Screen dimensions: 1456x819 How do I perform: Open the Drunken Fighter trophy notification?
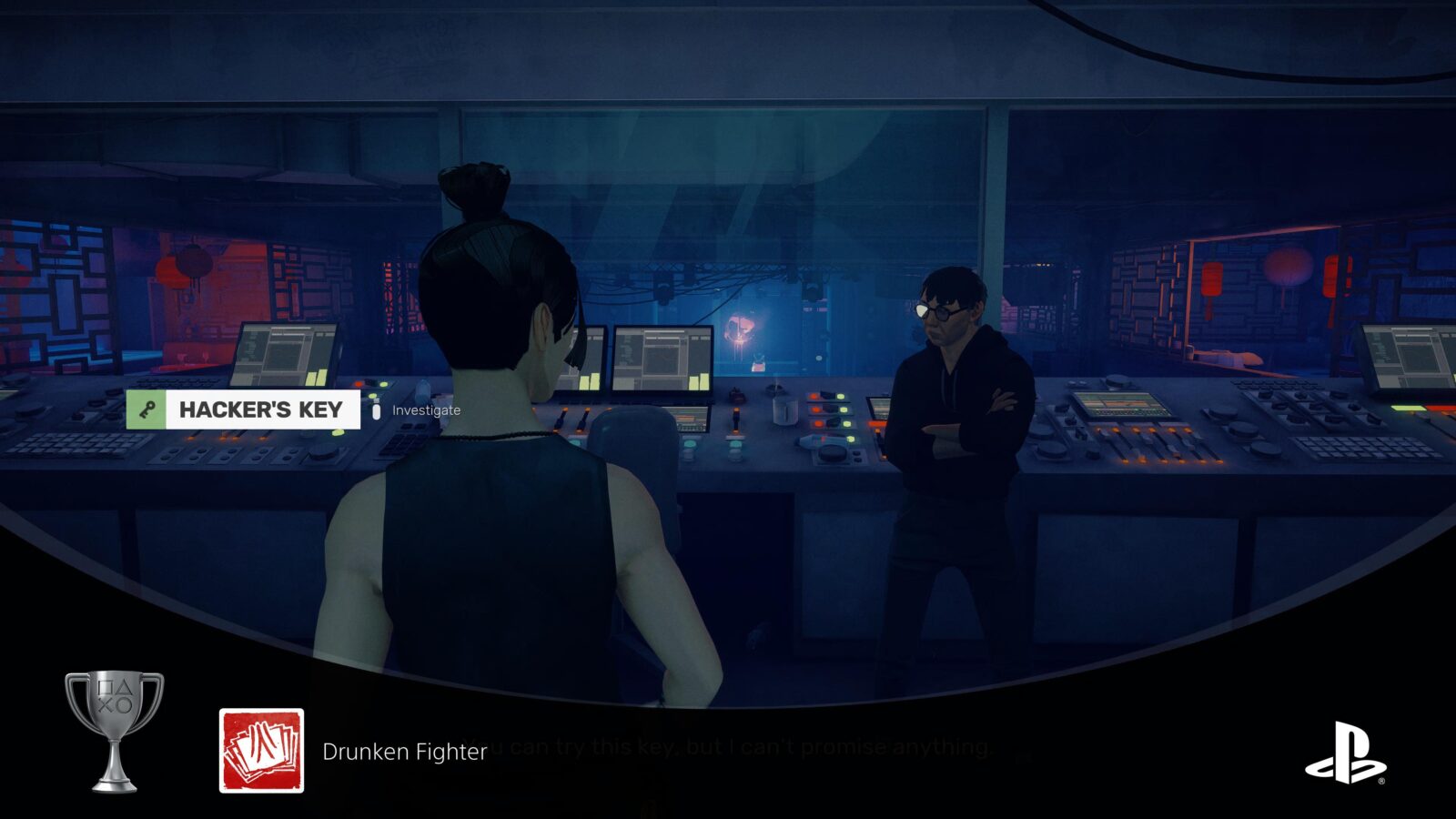point(404,752)
